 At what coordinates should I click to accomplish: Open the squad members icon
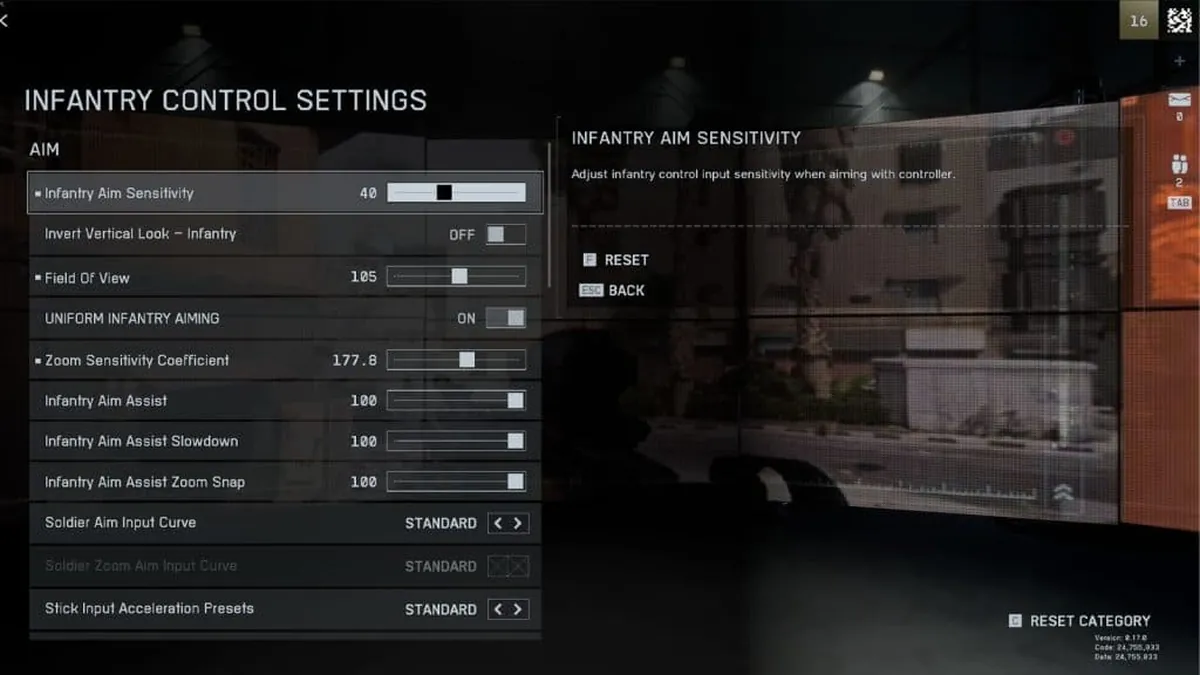1179,164
